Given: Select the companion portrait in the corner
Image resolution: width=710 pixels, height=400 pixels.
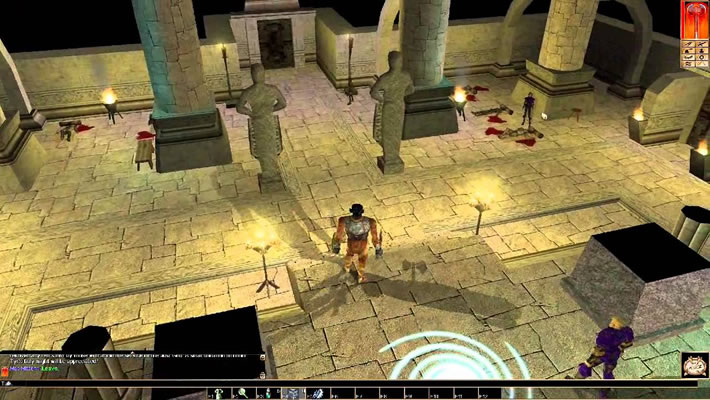Looking at the screenshot, I should coord(695,365).
